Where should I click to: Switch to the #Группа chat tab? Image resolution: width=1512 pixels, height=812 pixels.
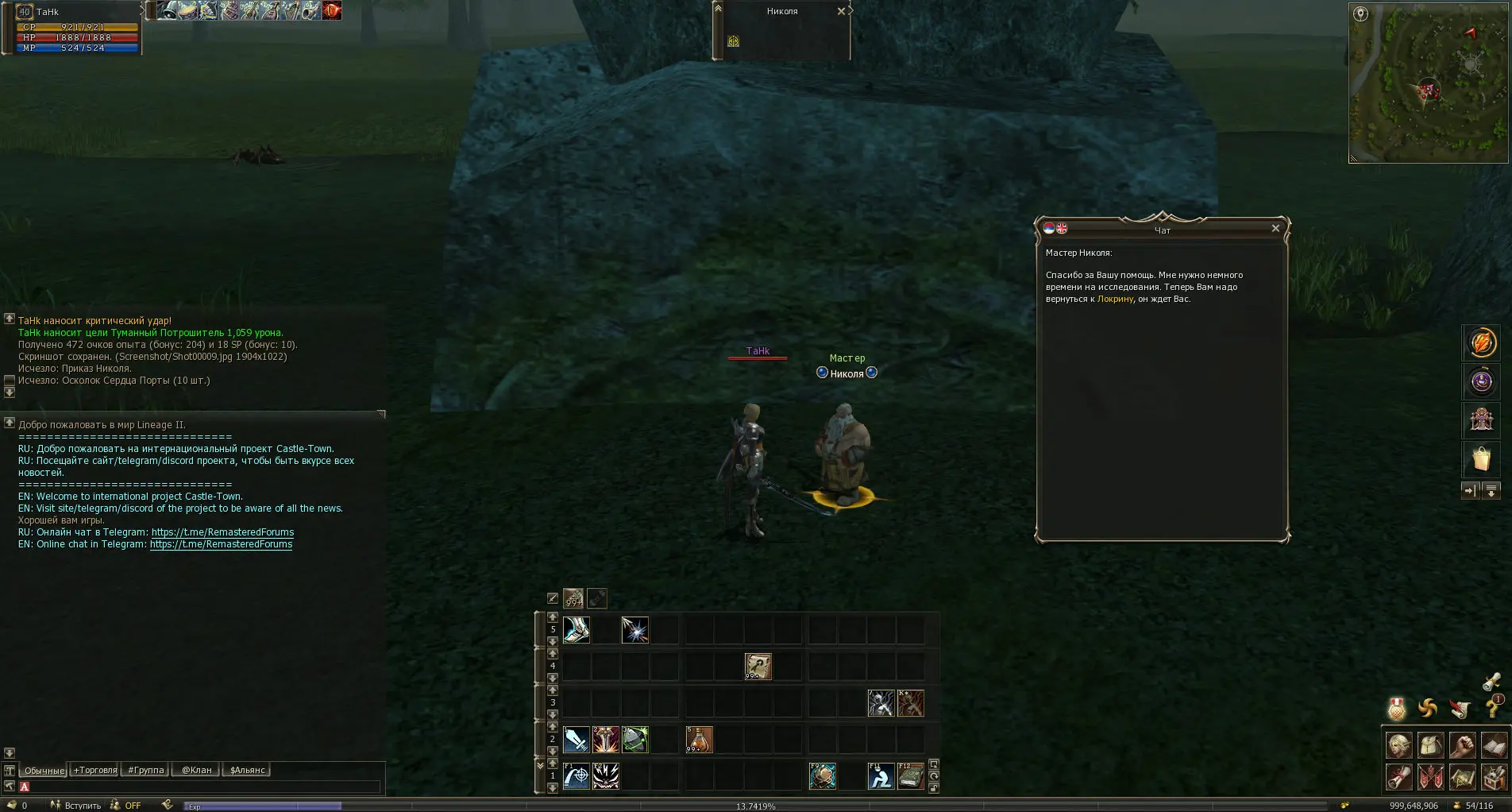(146, 770)
